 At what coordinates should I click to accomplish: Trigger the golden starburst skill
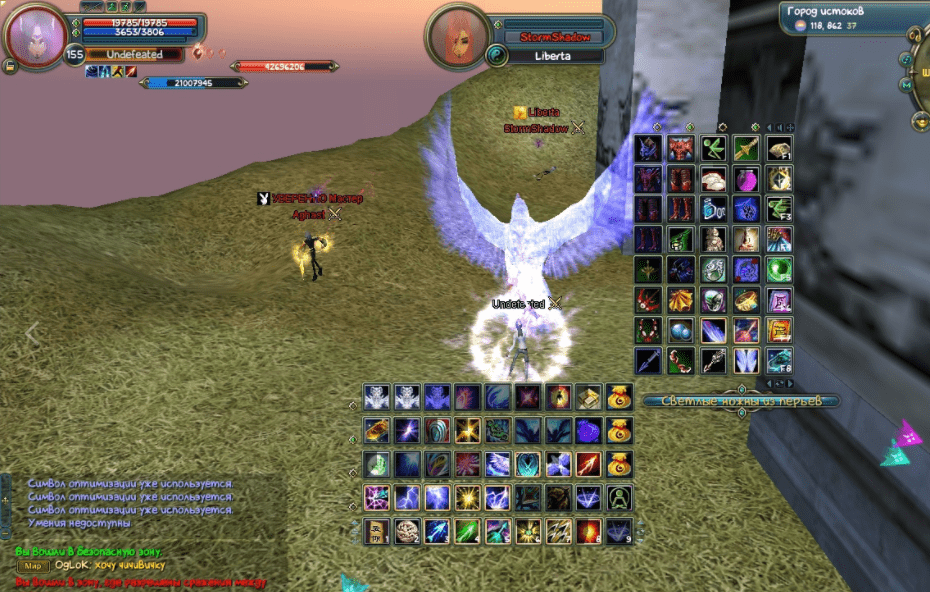(x=467, y=498)
